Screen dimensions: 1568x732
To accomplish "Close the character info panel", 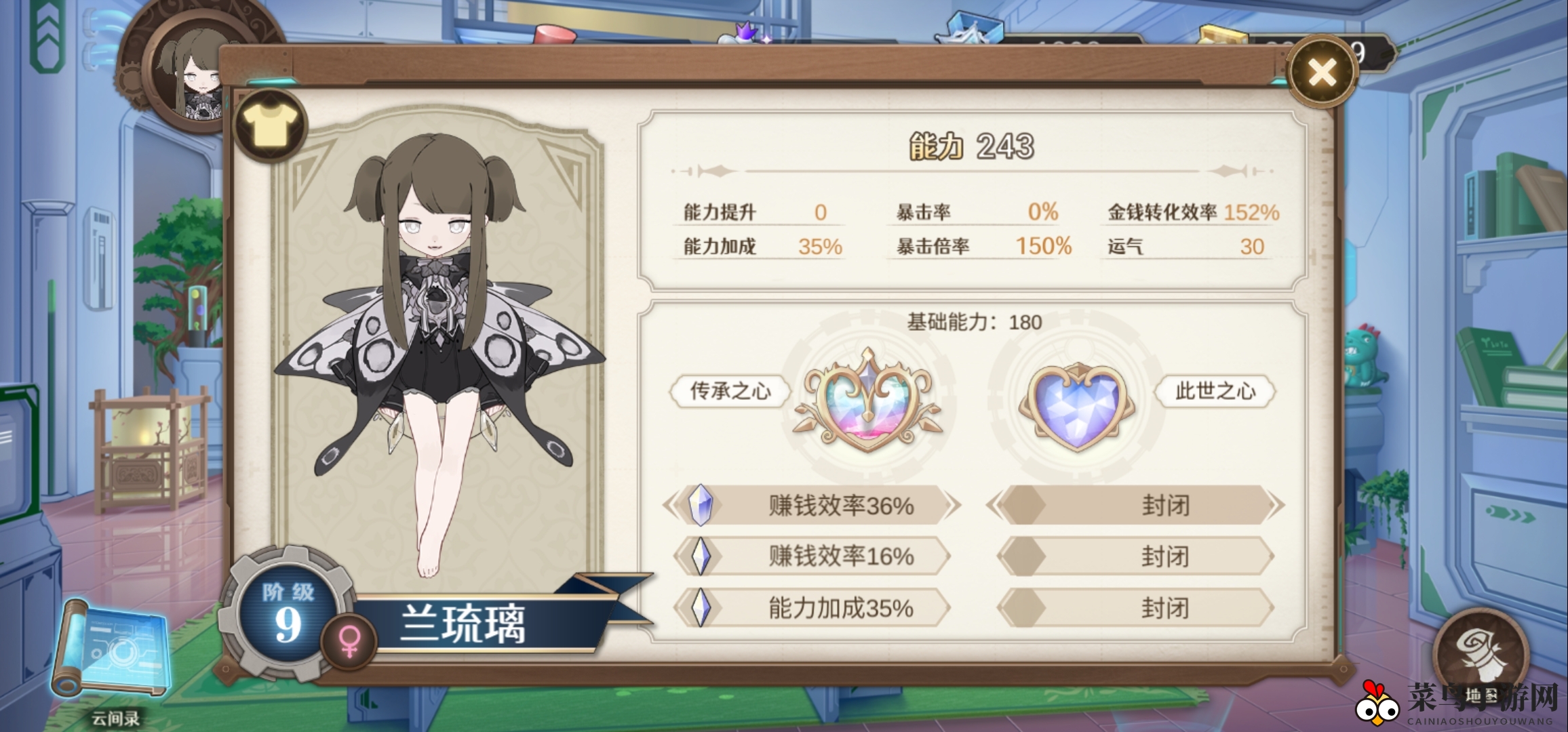I will click(x=1322, y=72).
